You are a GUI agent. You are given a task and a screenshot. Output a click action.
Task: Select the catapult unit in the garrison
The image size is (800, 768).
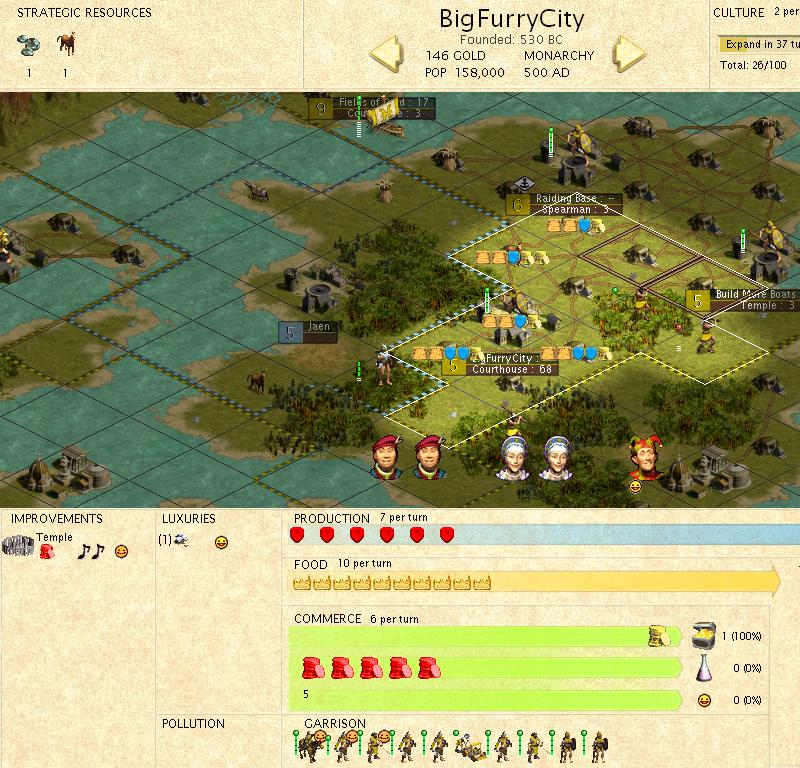(x=465, y=744)
